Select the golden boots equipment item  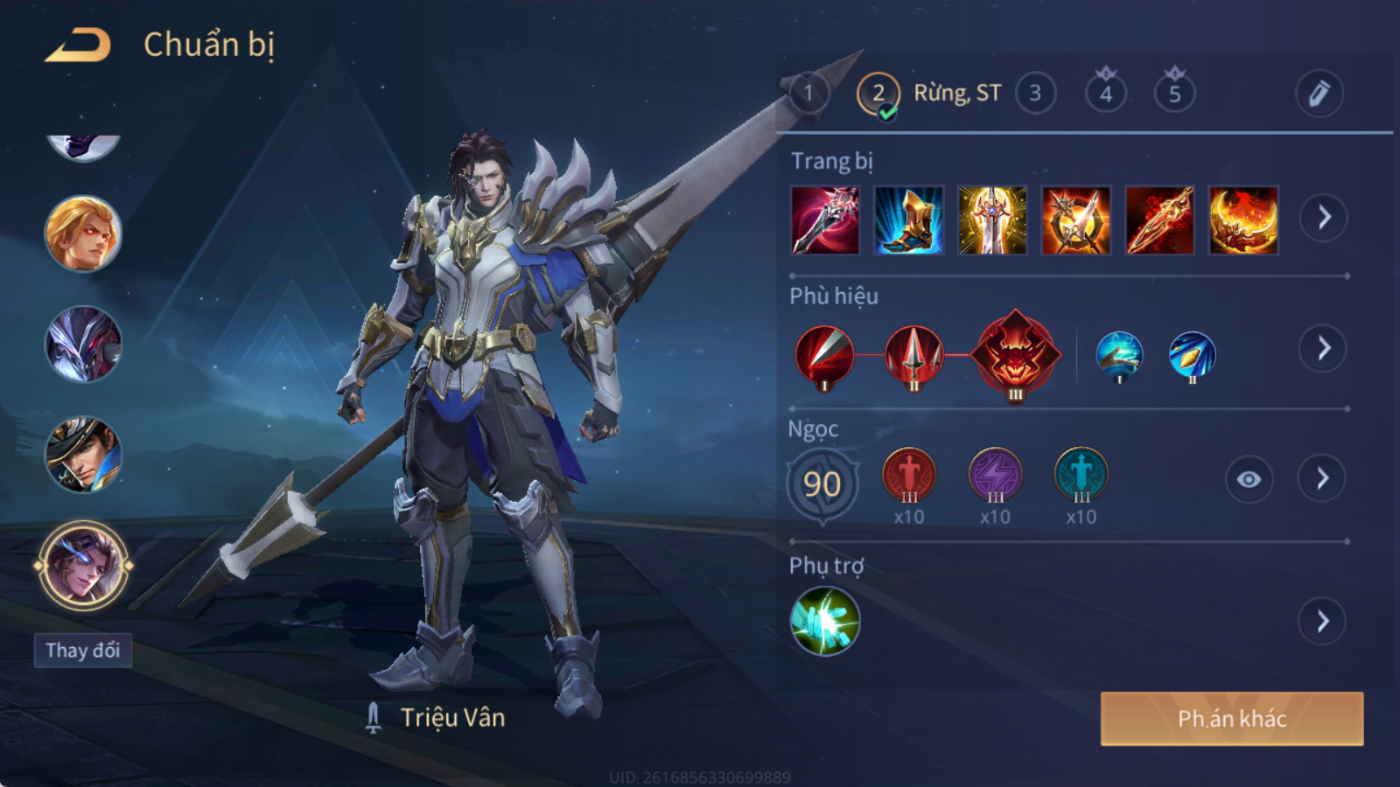tap(909, 219)
